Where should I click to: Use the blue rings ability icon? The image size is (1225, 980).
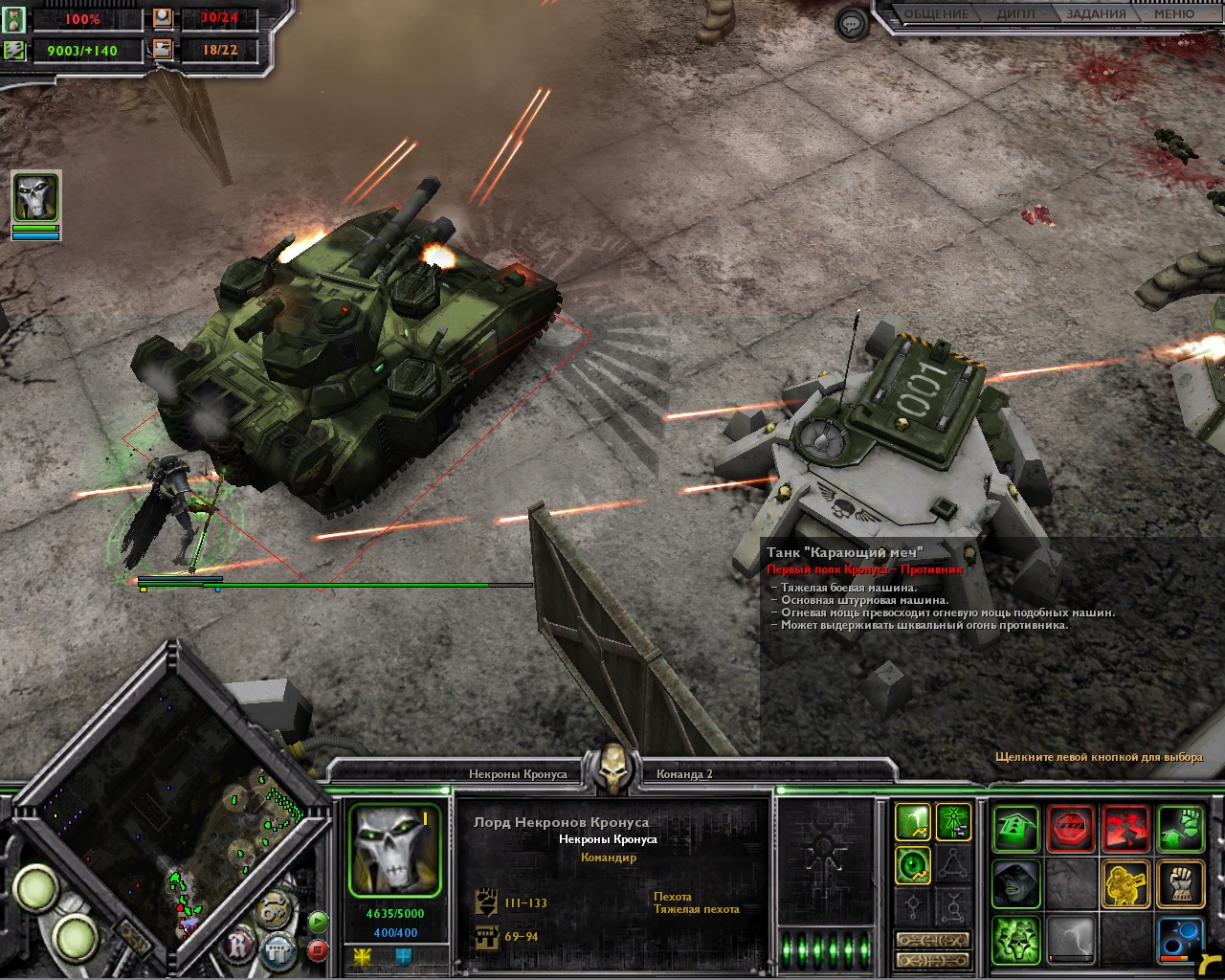point(1181,939)
